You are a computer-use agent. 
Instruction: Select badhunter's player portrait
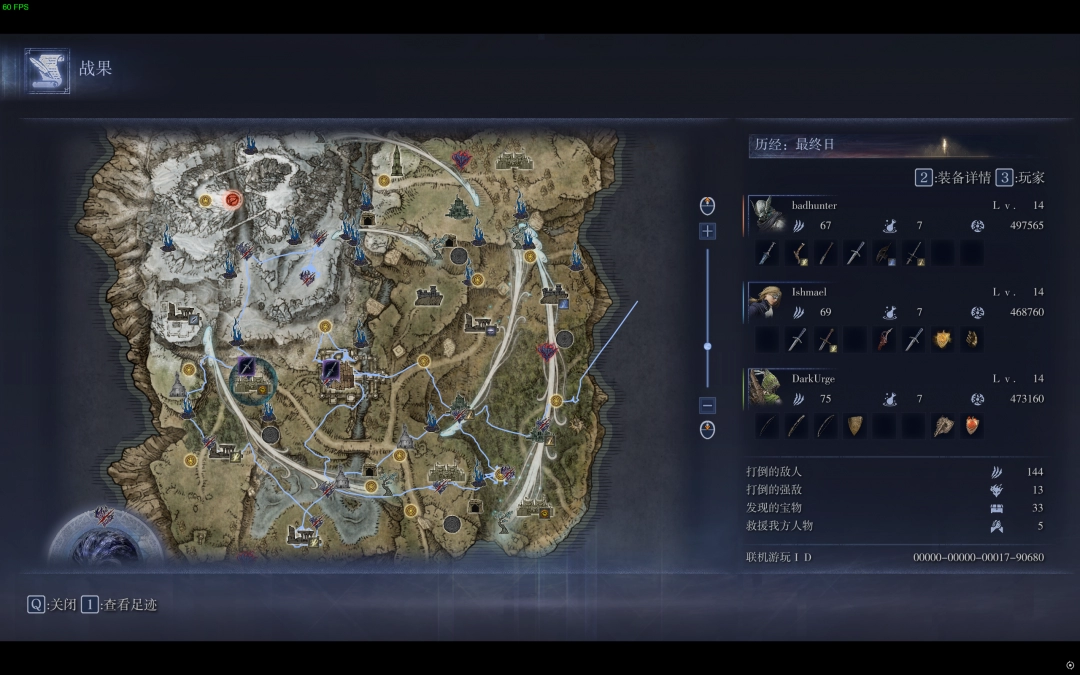click(766, 215)
